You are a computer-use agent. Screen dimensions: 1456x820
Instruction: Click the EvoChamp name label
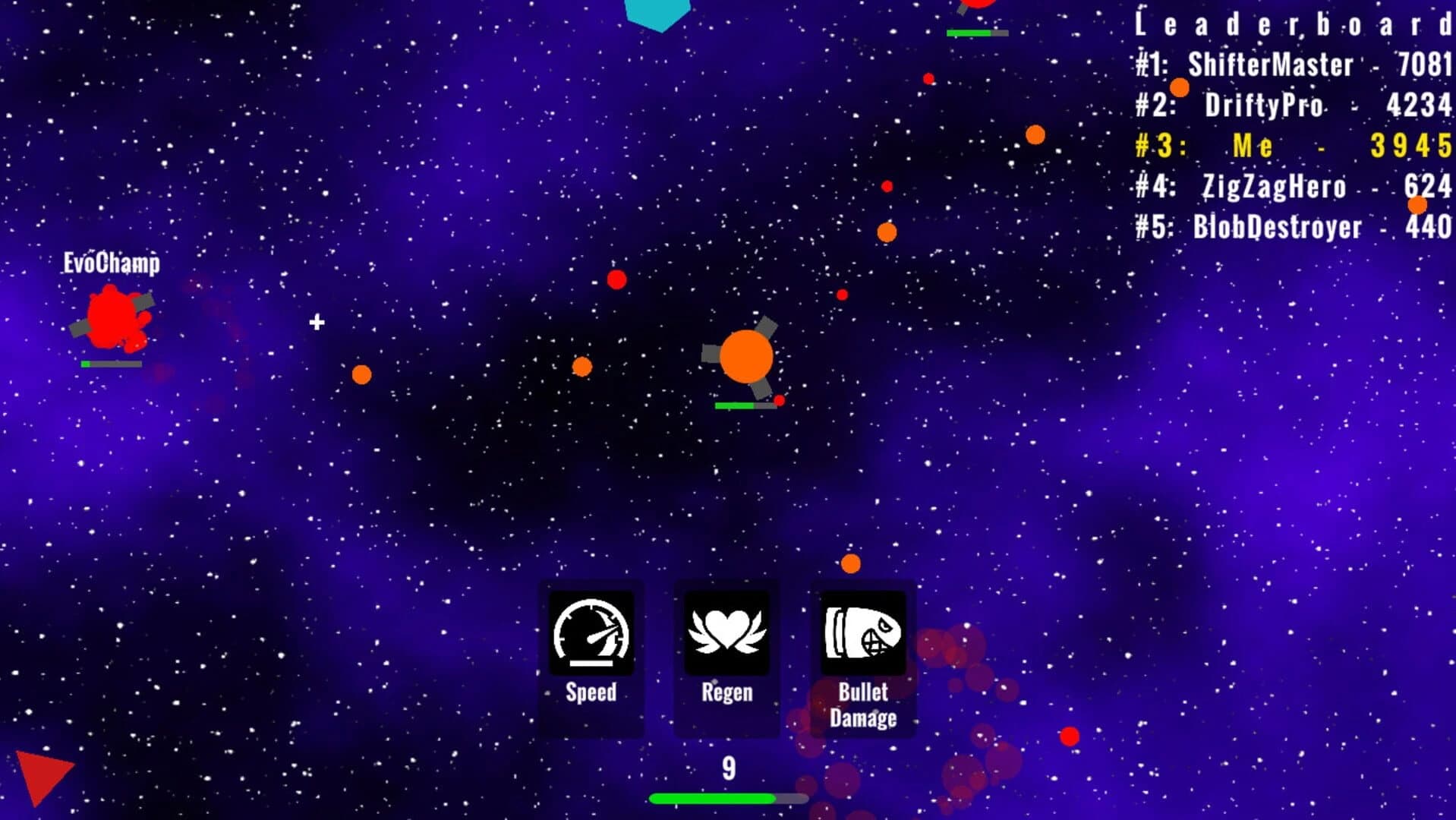click(111, 263)
